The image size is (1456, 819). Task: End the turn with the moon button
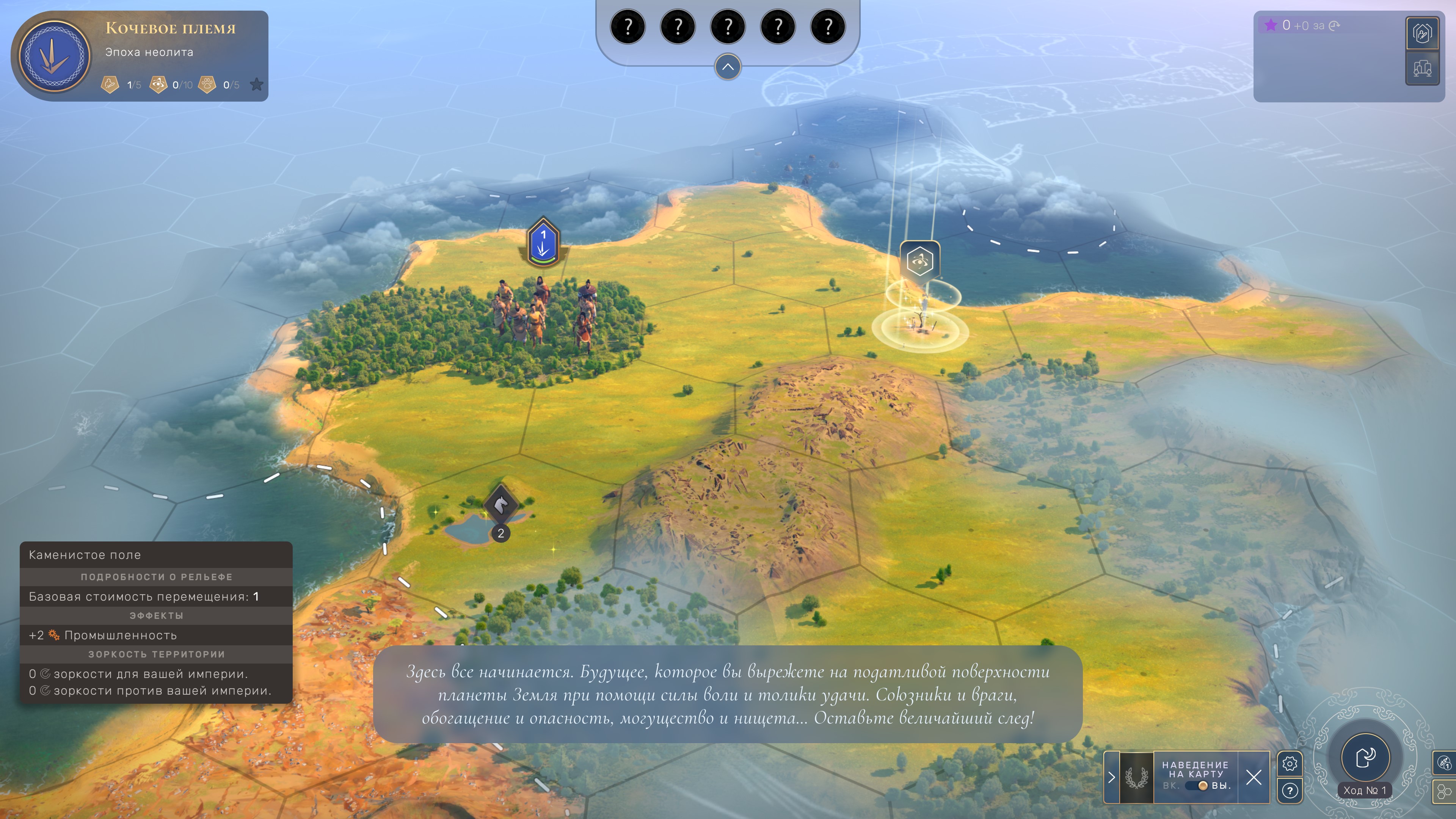(x=1365, y=756)
